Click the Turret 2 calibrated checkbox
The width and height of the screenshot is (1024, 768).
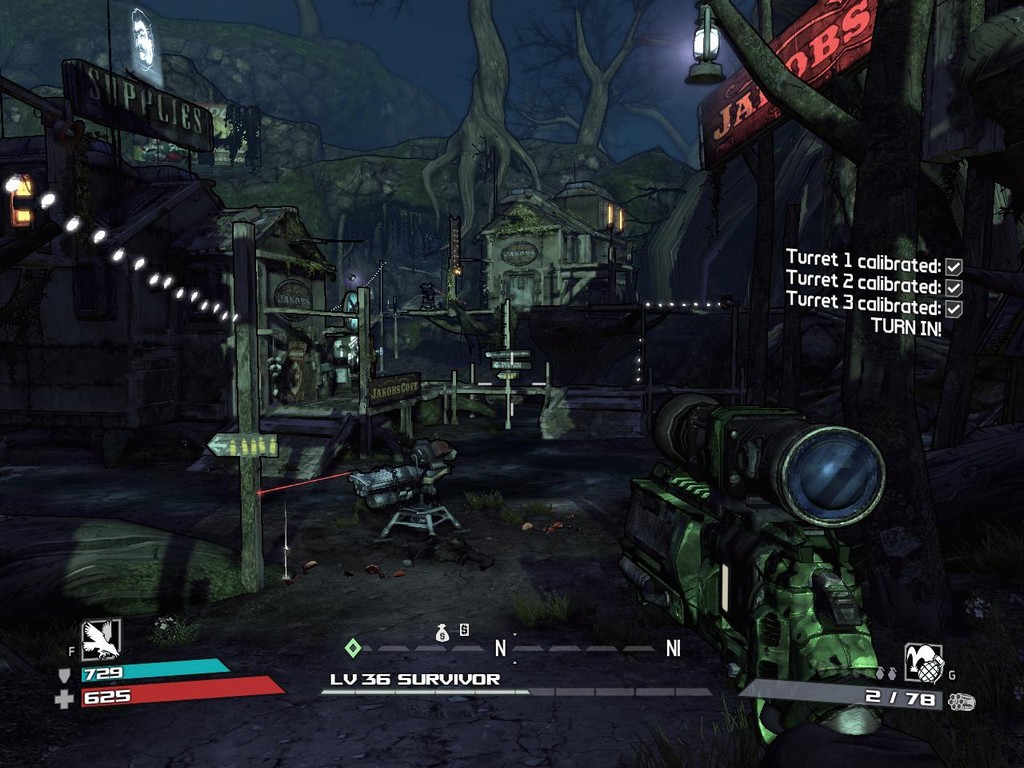point(954,287)
